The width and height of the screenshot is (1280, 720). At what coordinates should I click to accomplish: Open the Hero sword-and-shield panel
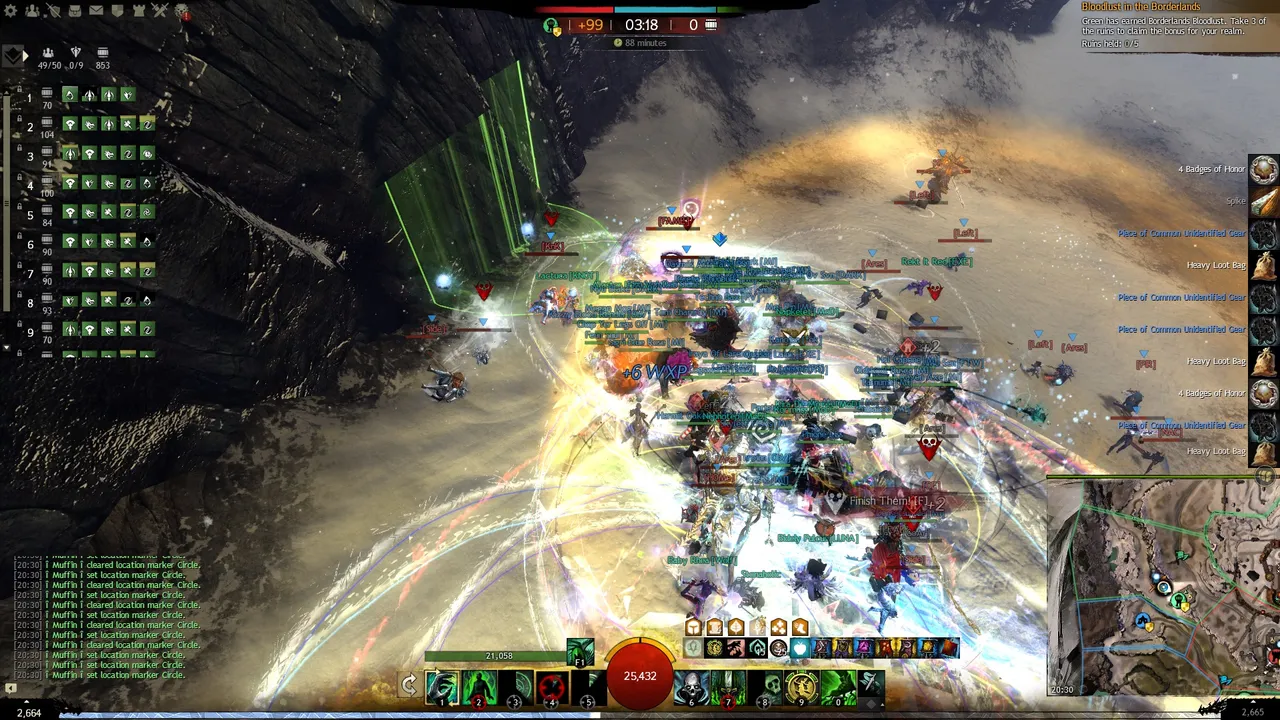click(x=54, y=9)
